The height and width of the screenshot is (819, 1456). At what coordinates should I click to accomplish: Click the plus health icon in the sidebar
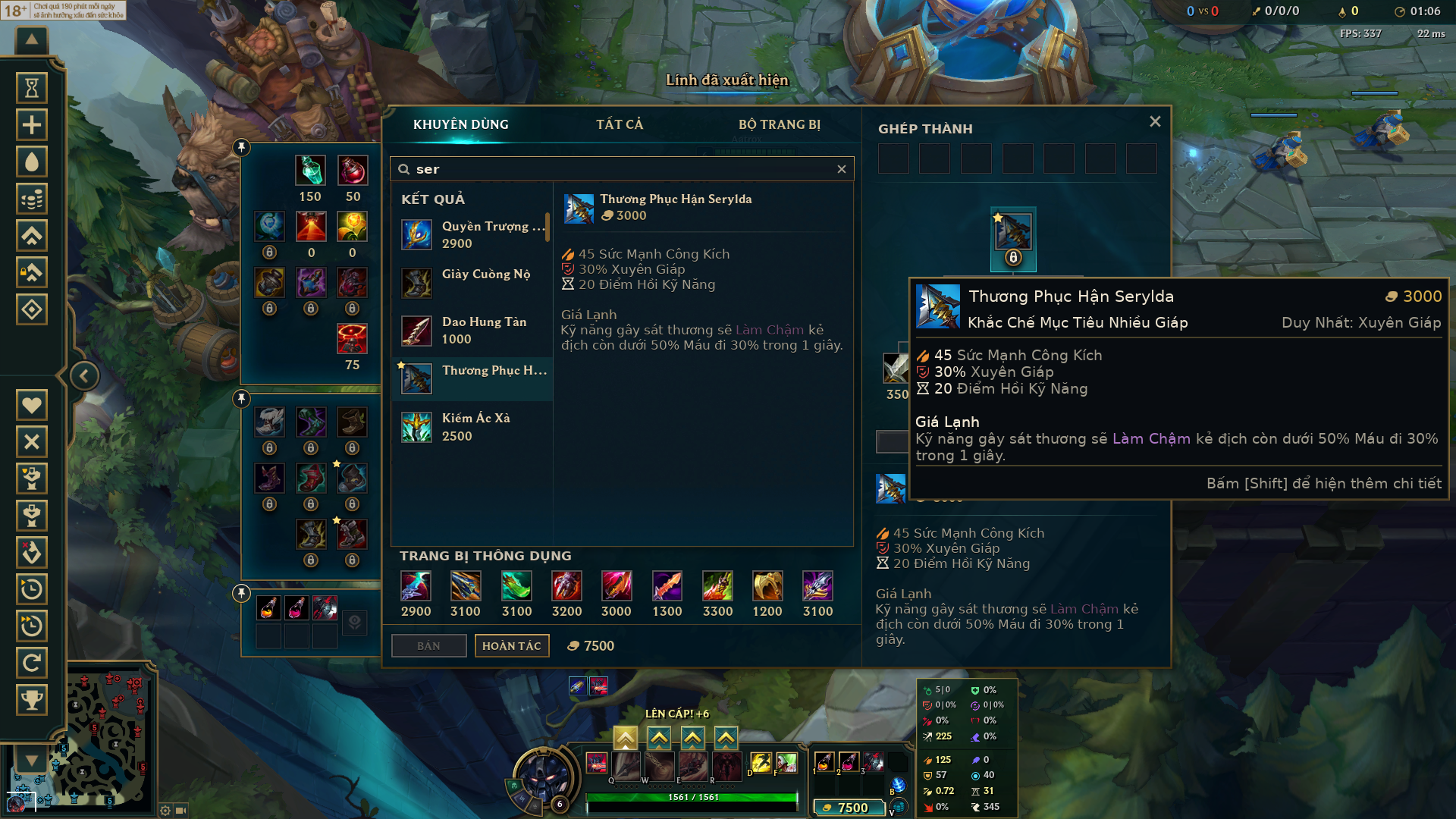[x=32, y=124]
